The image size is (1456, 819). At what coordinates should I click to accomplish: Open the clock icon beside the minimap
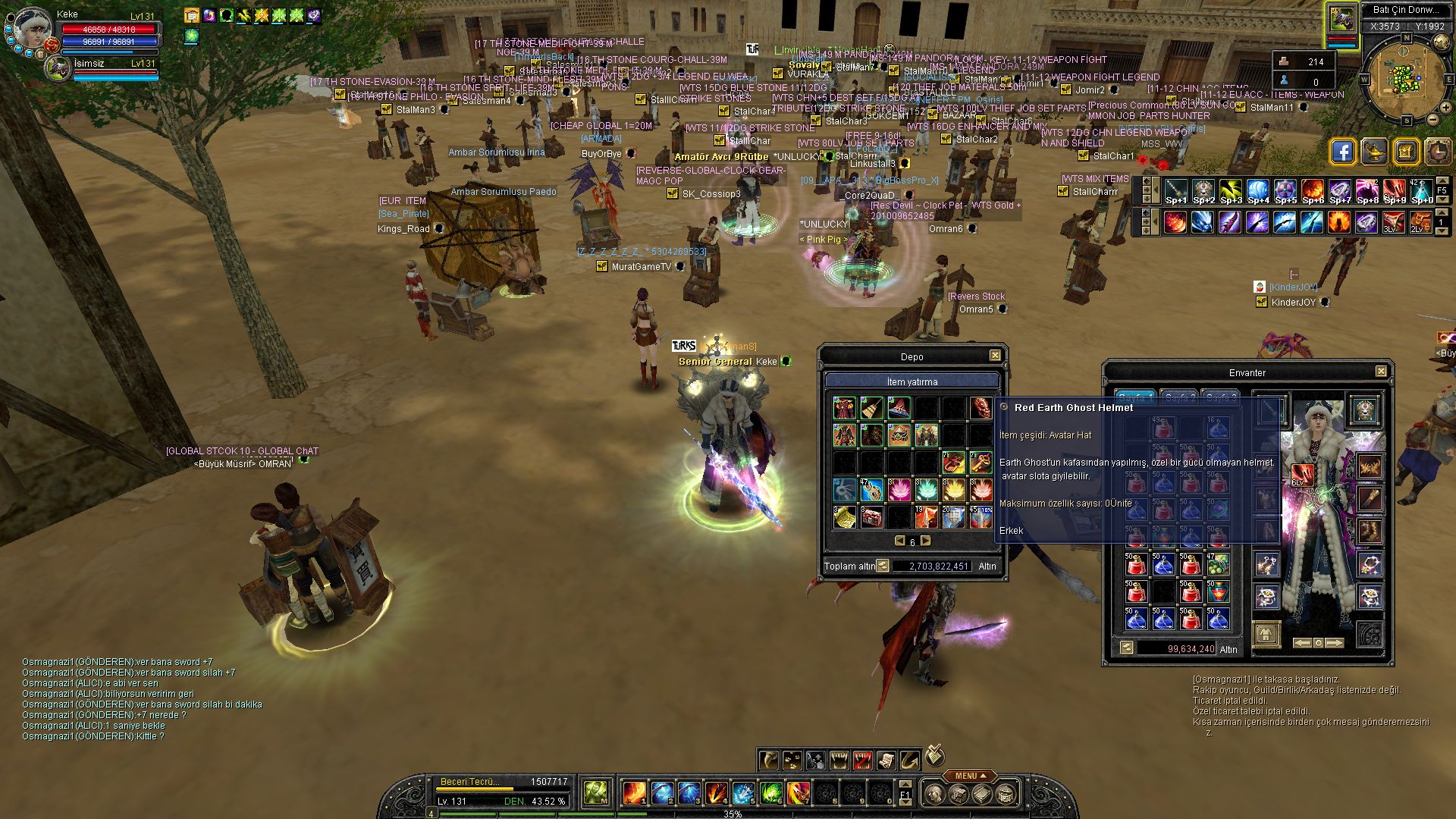1438,152
